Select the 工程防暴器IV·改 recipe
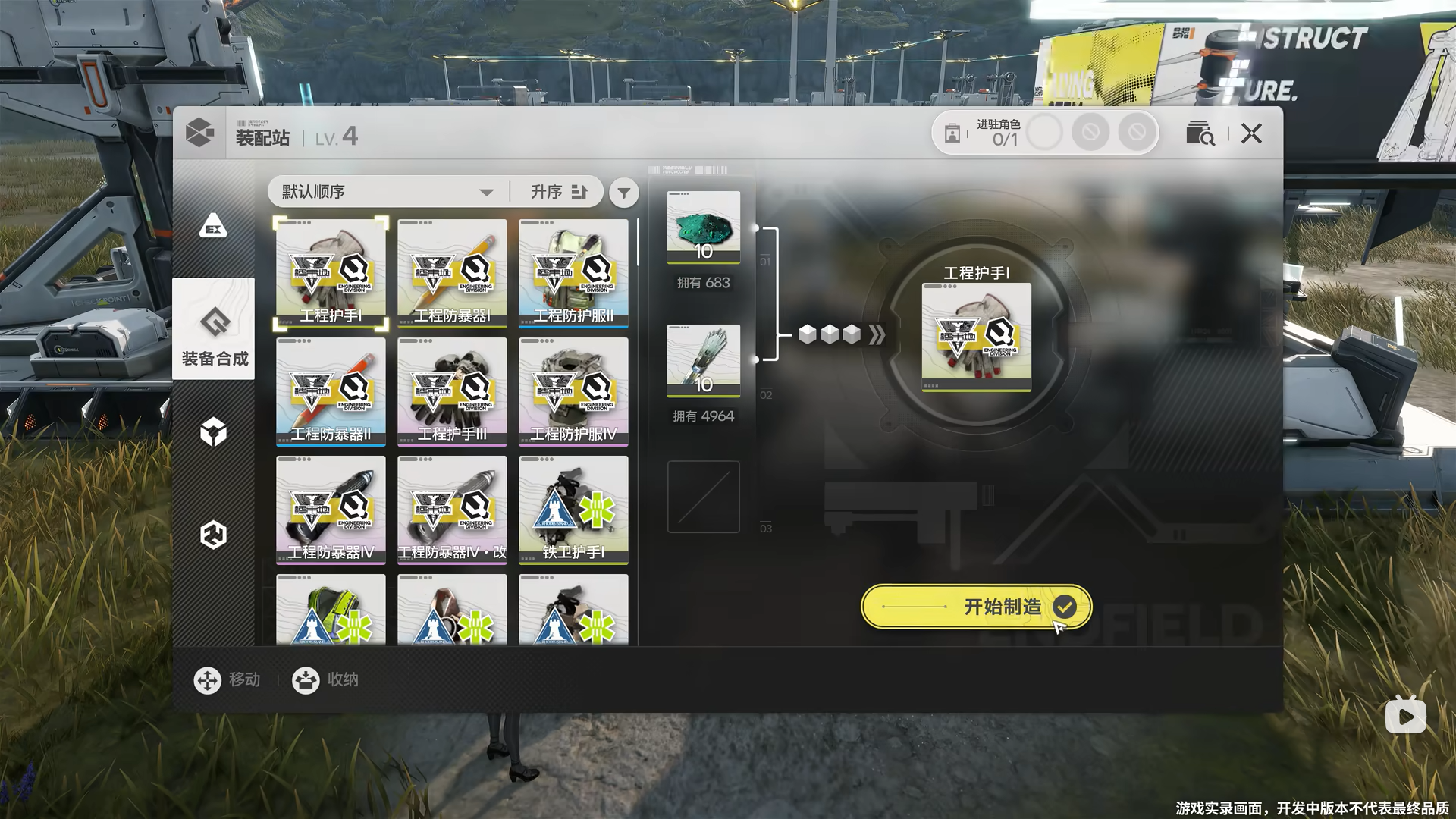The height and width of the screenshot is (819, 1456). [452, 510]
